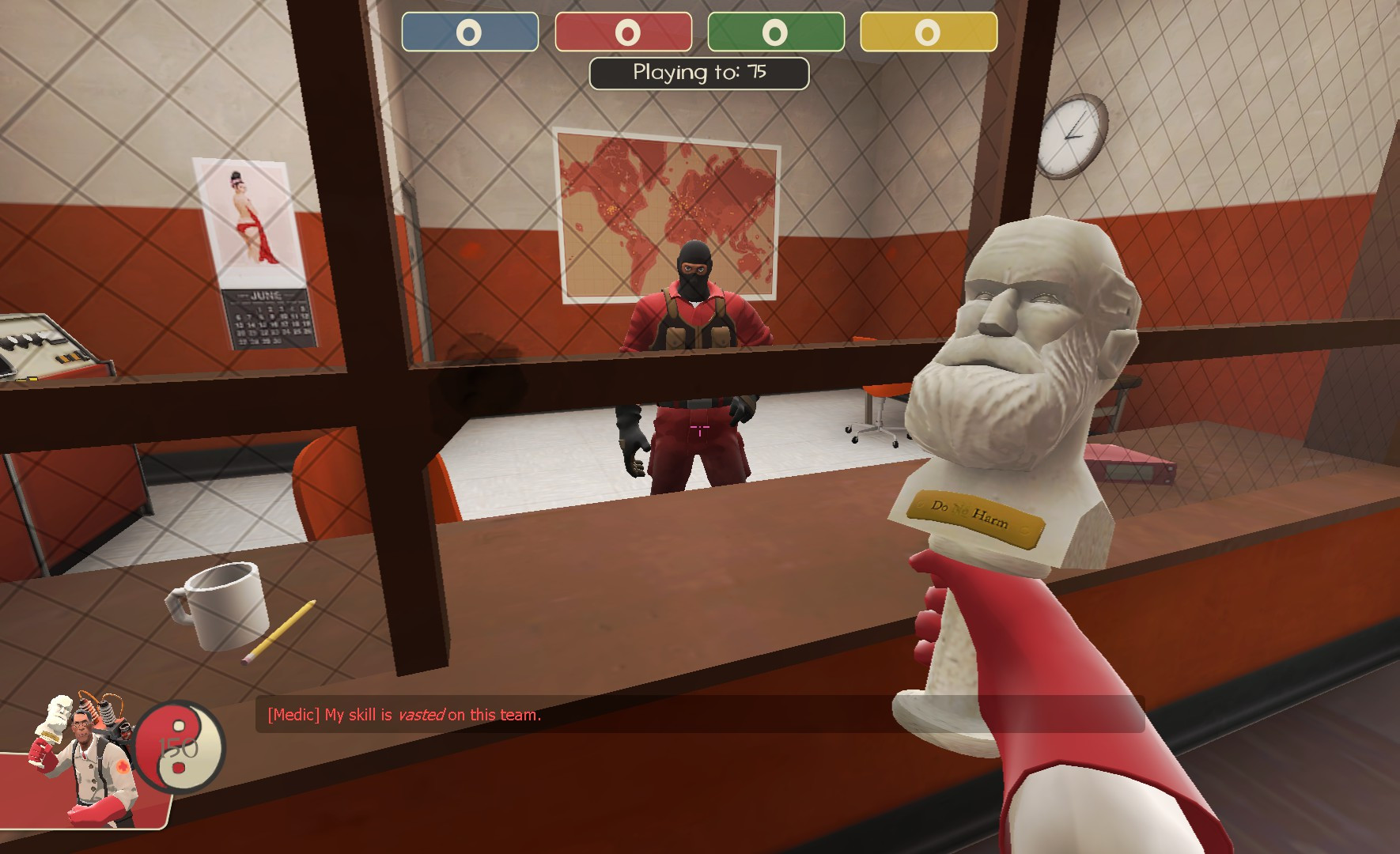
Task: Click the red team score progress panel
Action: (x=625, y=33)
